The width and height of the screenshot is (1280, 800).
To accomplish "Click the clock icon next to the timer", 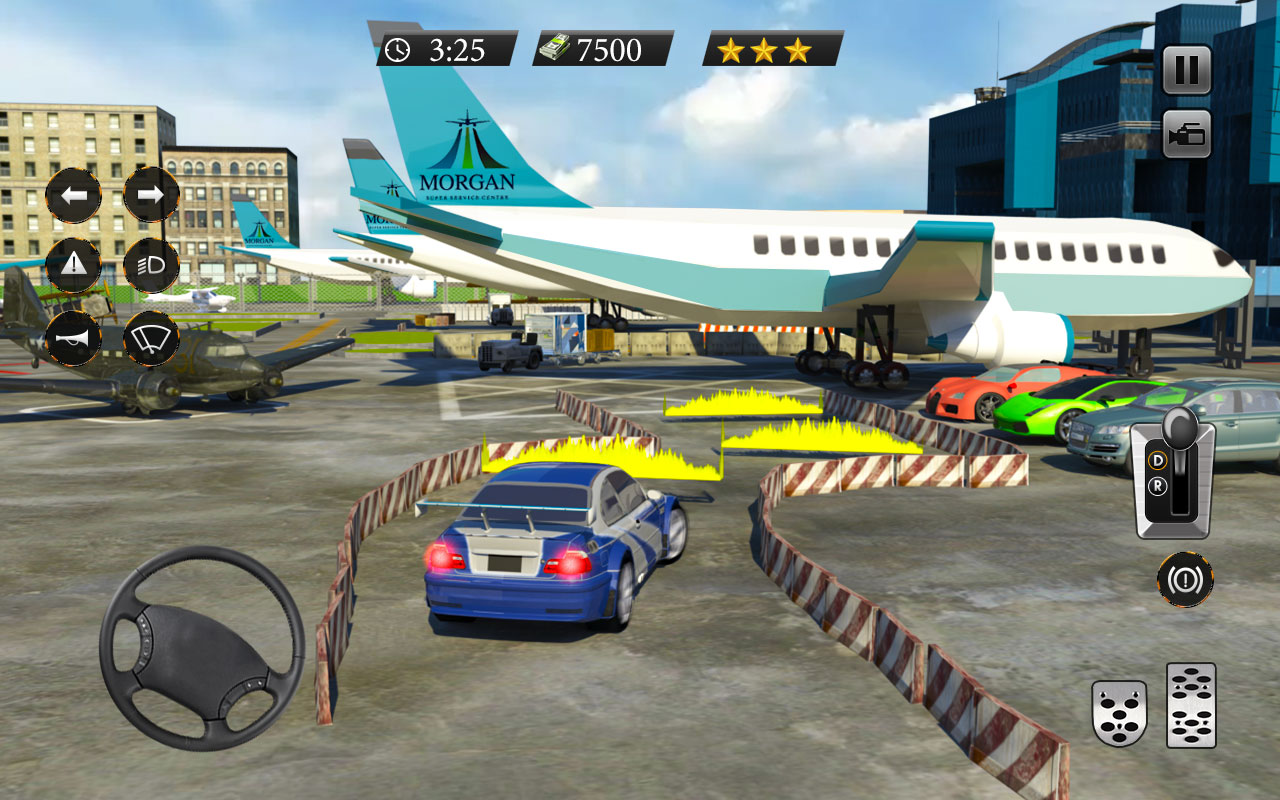I will [399, 46].
